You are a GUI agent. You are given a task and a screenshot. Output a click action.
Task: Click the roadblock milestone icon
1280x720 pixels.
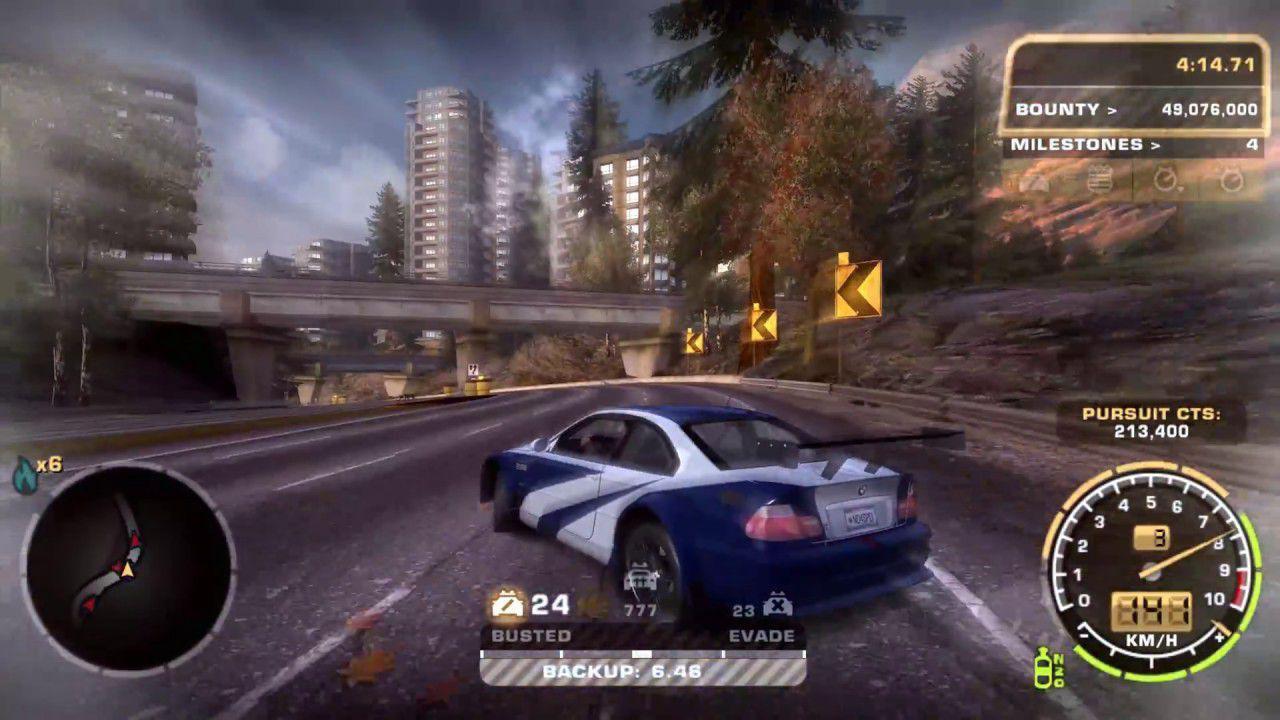(1035, 182)
